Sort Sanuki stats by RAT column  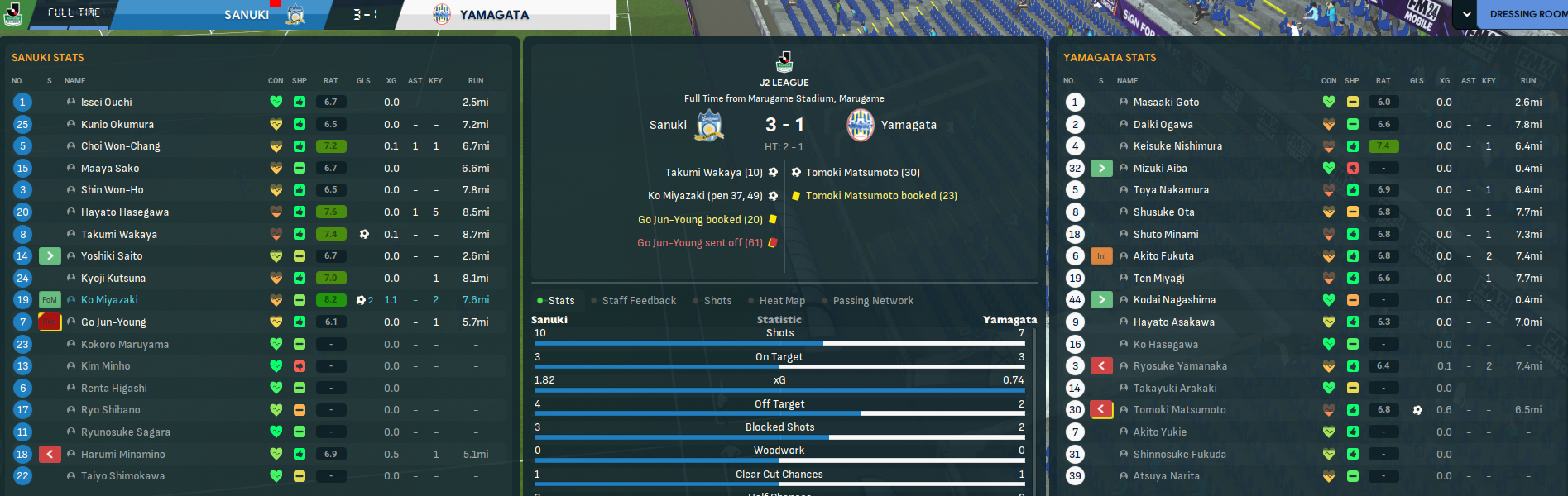tap(330, 81)
